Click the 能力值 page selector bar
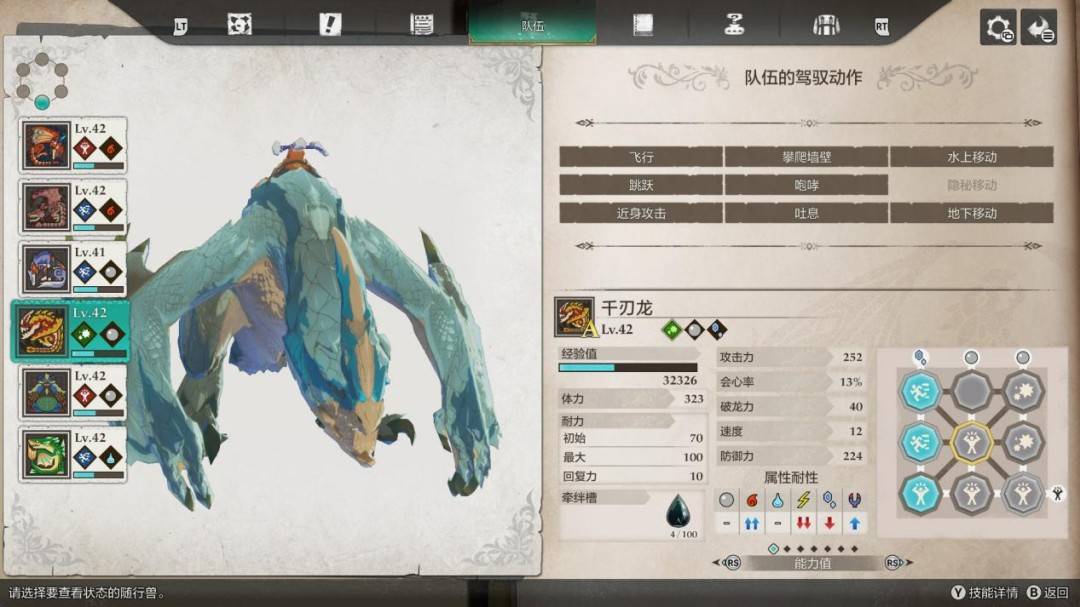Screen dimensions: 1080x607 (x=812, y=563)
